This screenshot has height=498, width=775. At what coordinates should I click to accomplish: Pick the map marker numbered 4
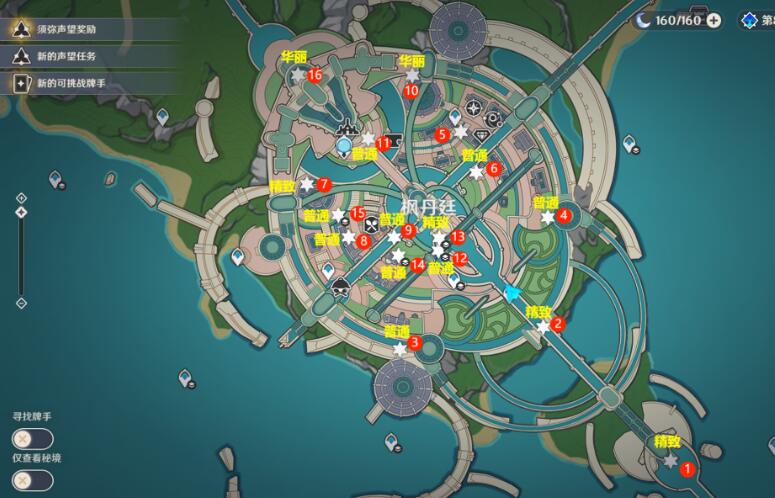click(x=564, y=215)
